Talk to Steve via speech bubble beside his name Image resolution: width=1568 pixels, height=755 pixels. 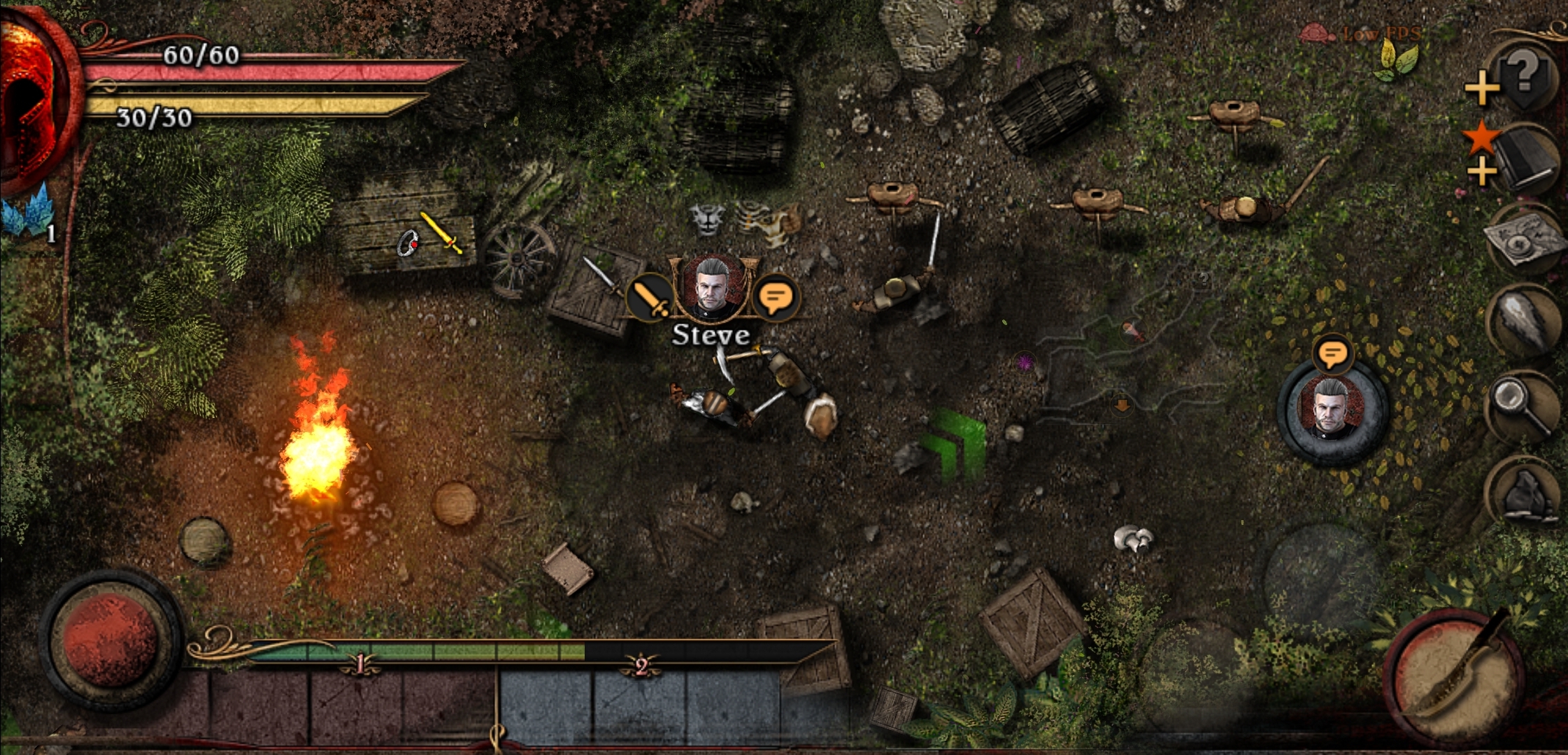(x=775, y=299)
